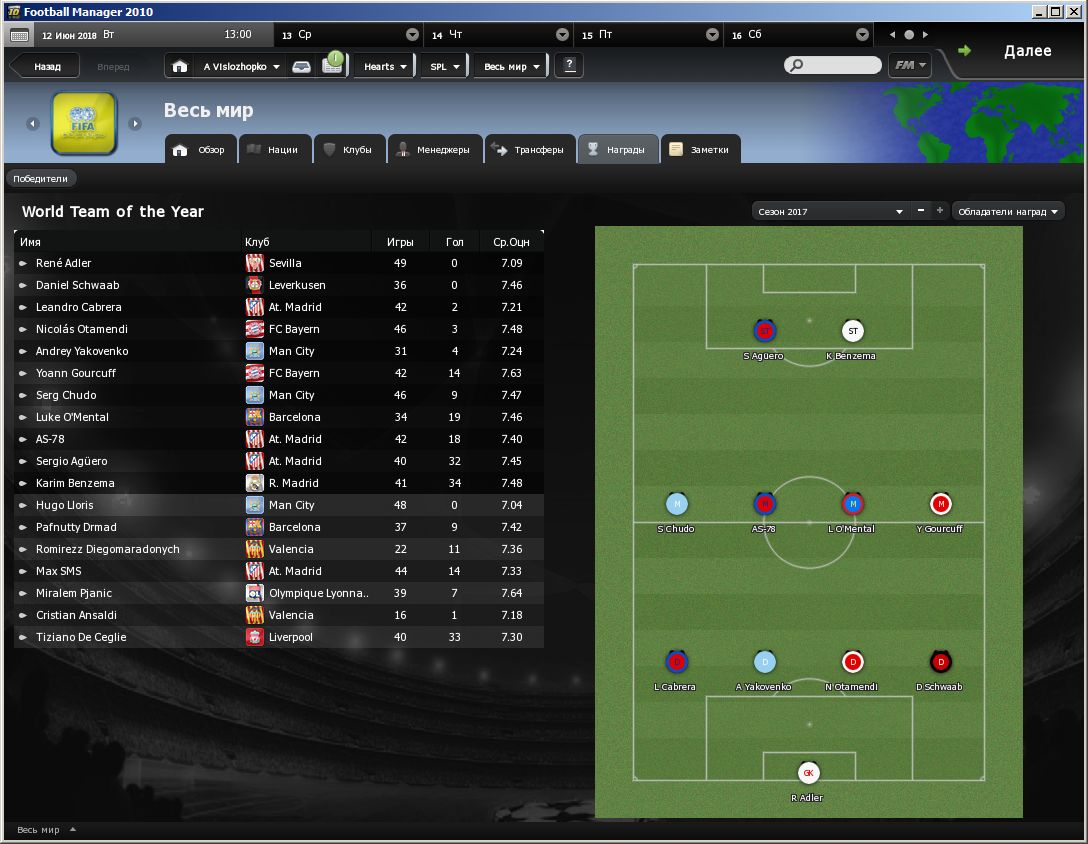Switch to the Нации tab
The height and width of the screenshot is (844, 1088).
click(273, 150)
